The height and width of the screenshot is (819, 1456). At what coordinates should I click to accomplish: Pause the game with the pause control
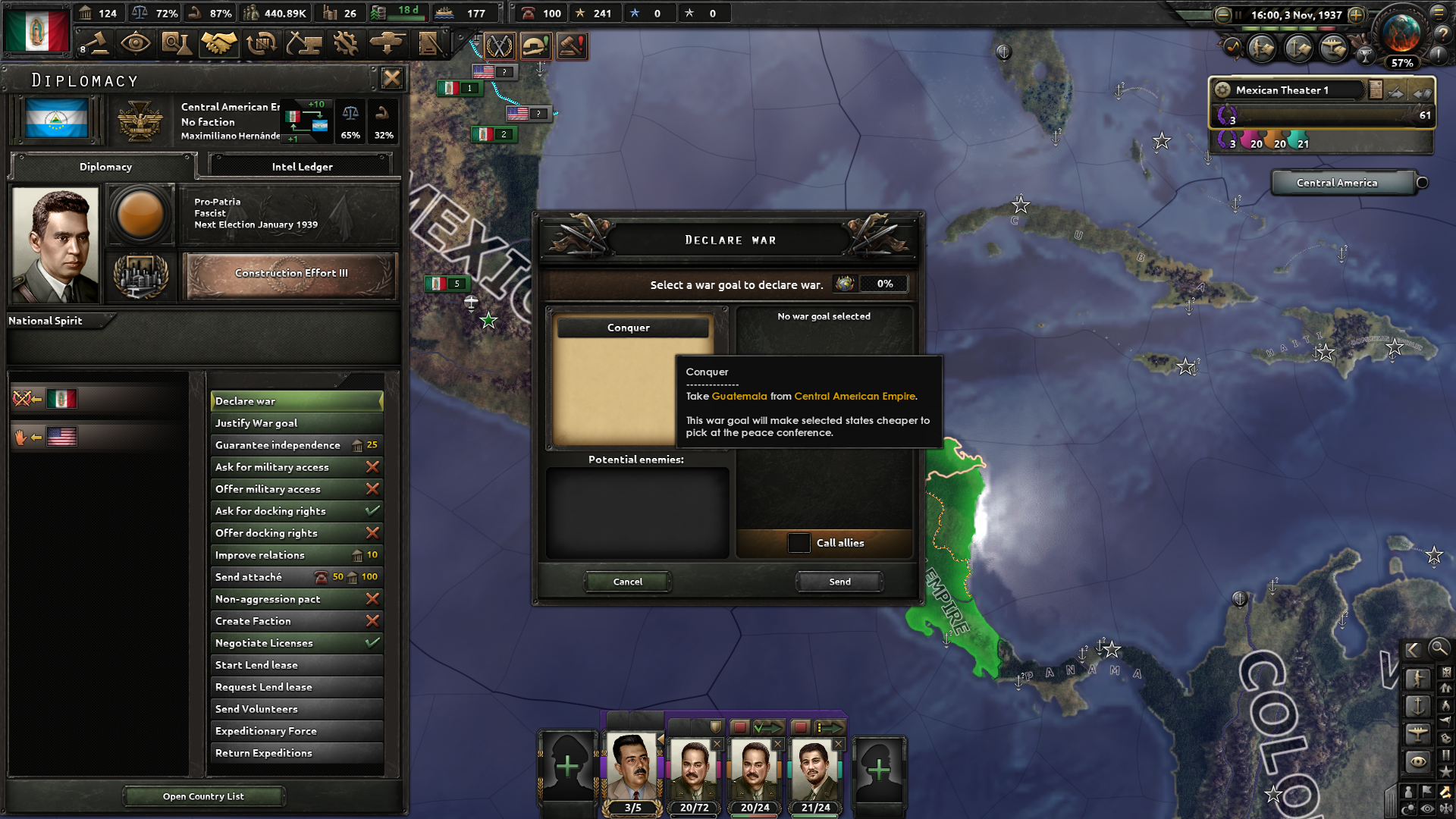[x=1238, y=14]
